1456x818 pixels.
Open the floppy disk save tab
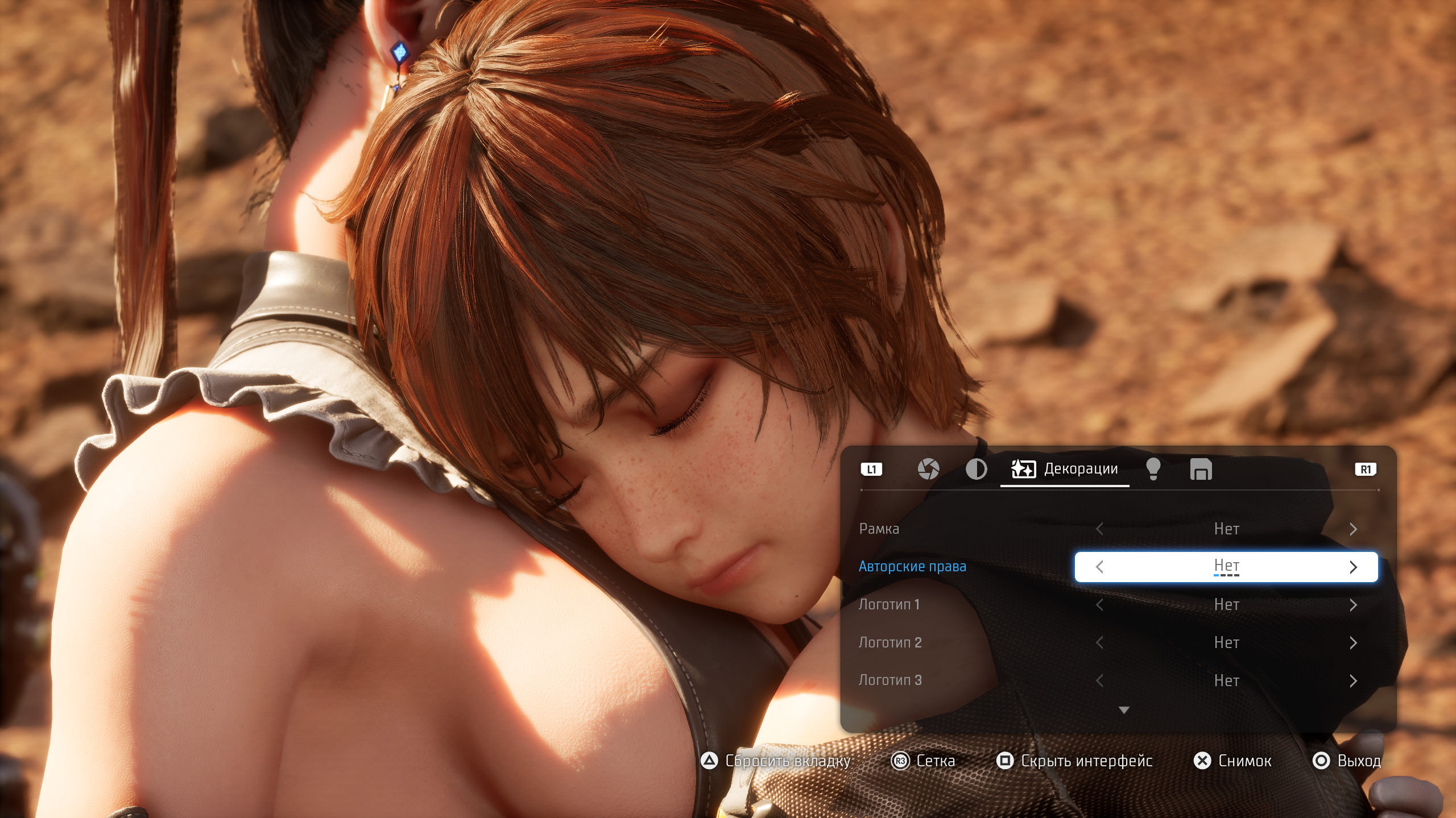click(1201, 469)
